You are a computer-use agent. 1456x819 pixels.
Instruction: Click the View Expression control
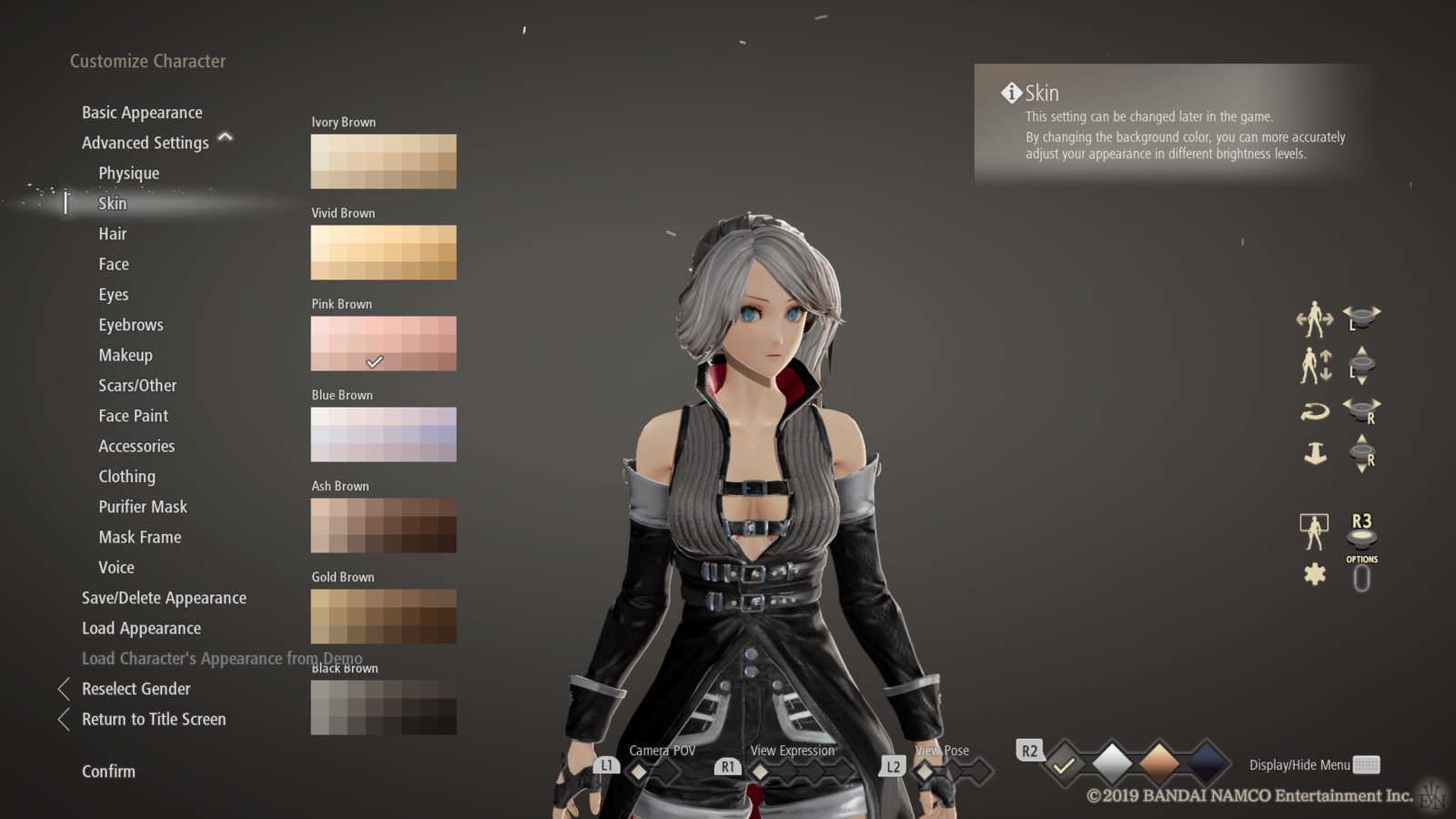pos(760,770)
